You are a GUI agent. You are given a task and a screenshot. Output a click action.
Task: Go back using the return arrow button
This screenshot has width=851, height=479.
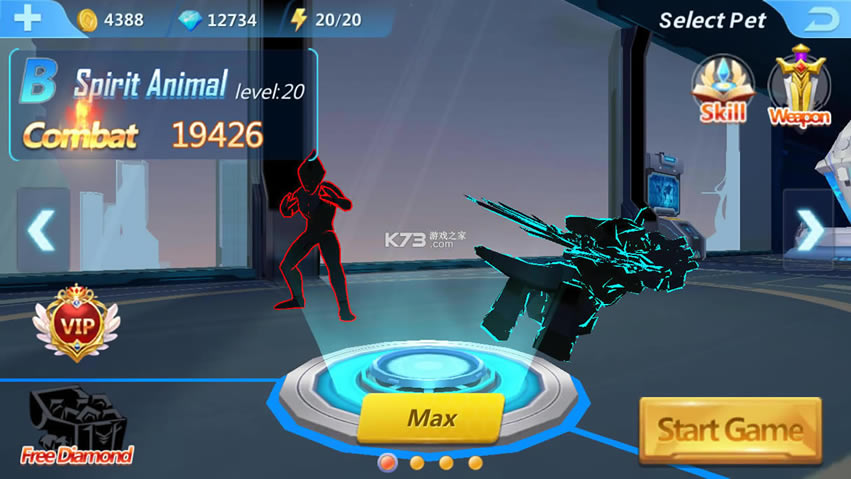(x=821, y=19)
